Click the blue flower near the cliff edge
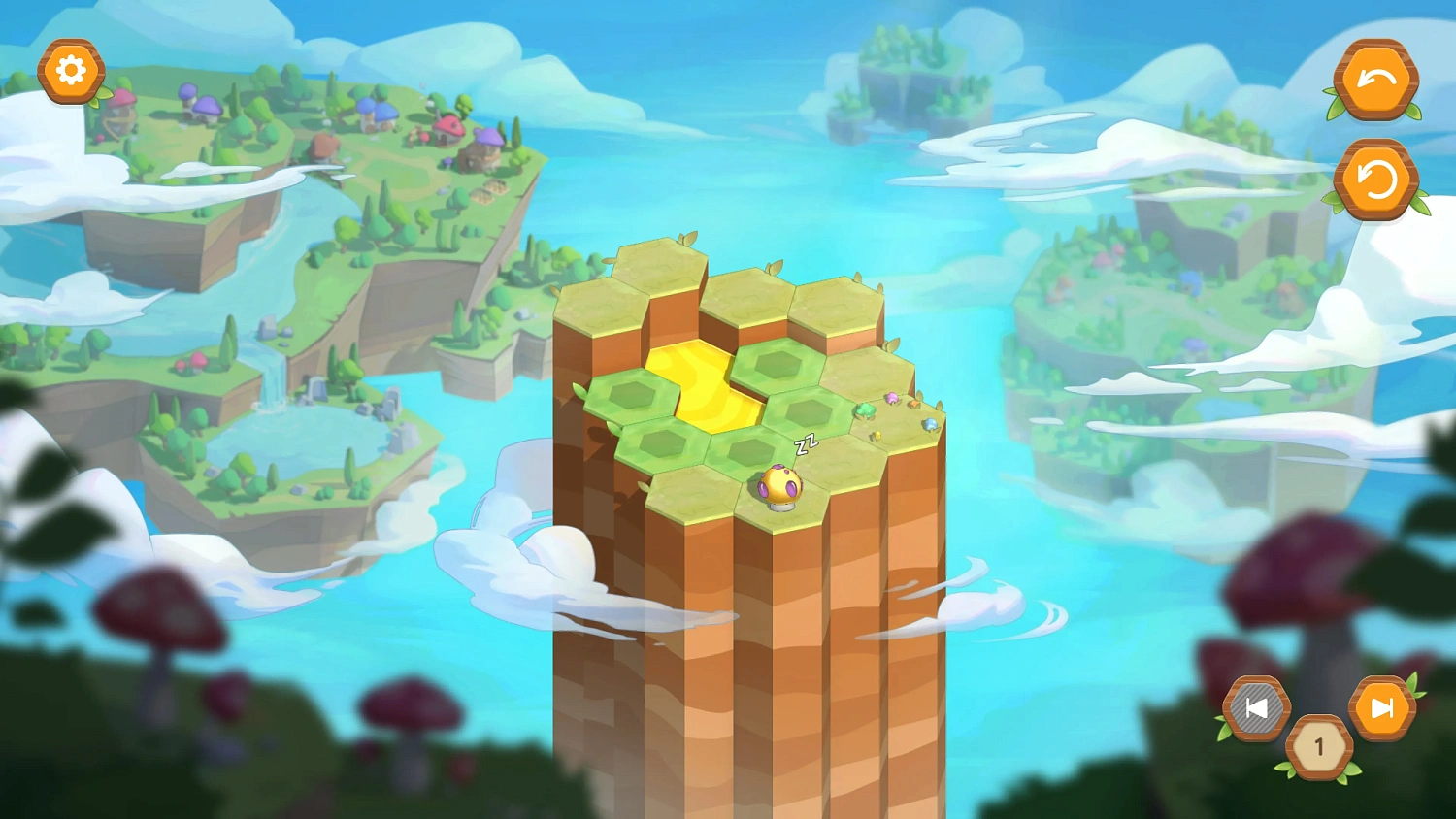1456x819 pixels. click(x=931, y=423)
